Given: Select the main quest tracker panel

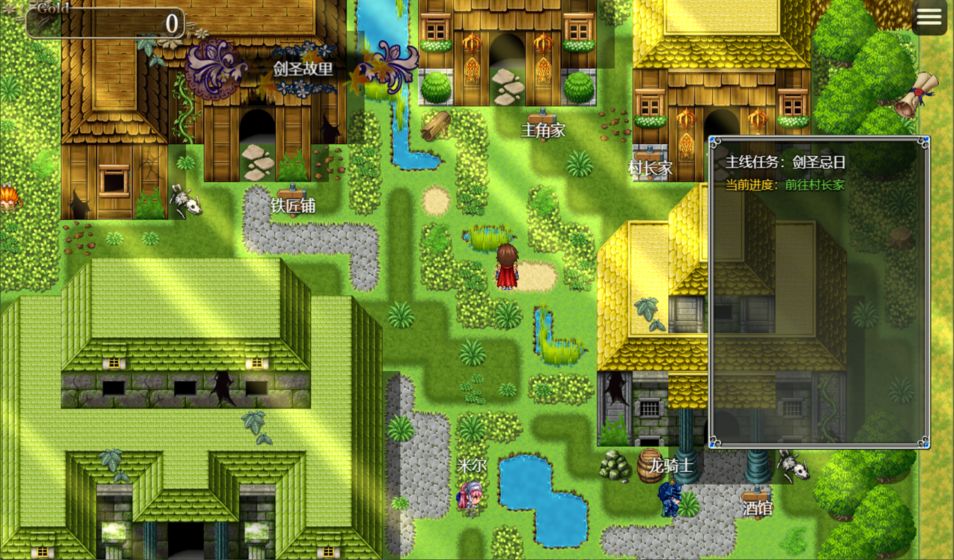Looking at the screenshot, I should click(x=819, y=292).
